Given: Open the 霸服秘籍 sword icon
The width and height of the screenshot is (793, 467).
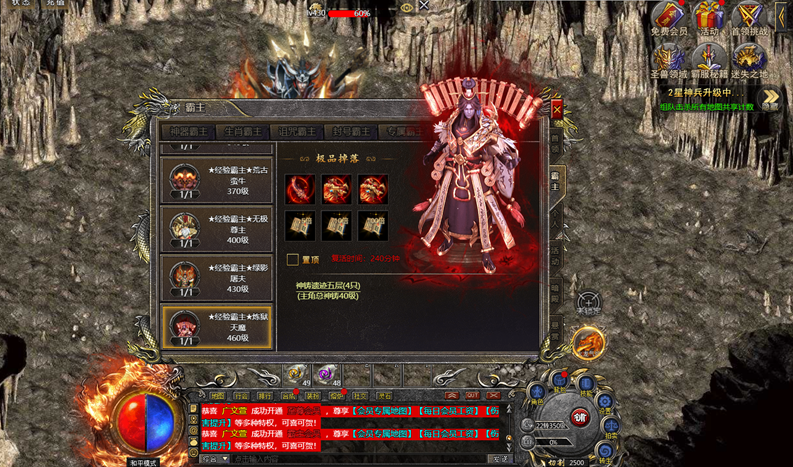Looking at the screenshot, I should (709, 61).
